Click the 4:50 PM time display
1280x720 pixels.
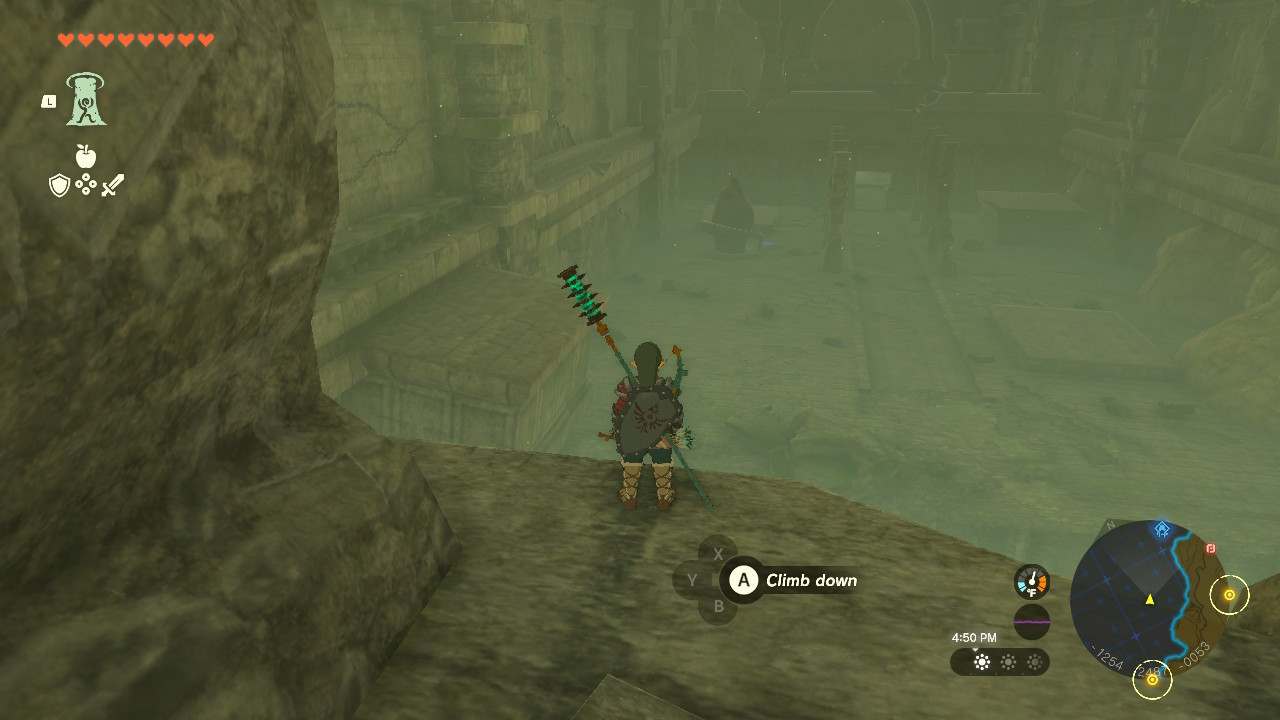click(x=975, y=635)
